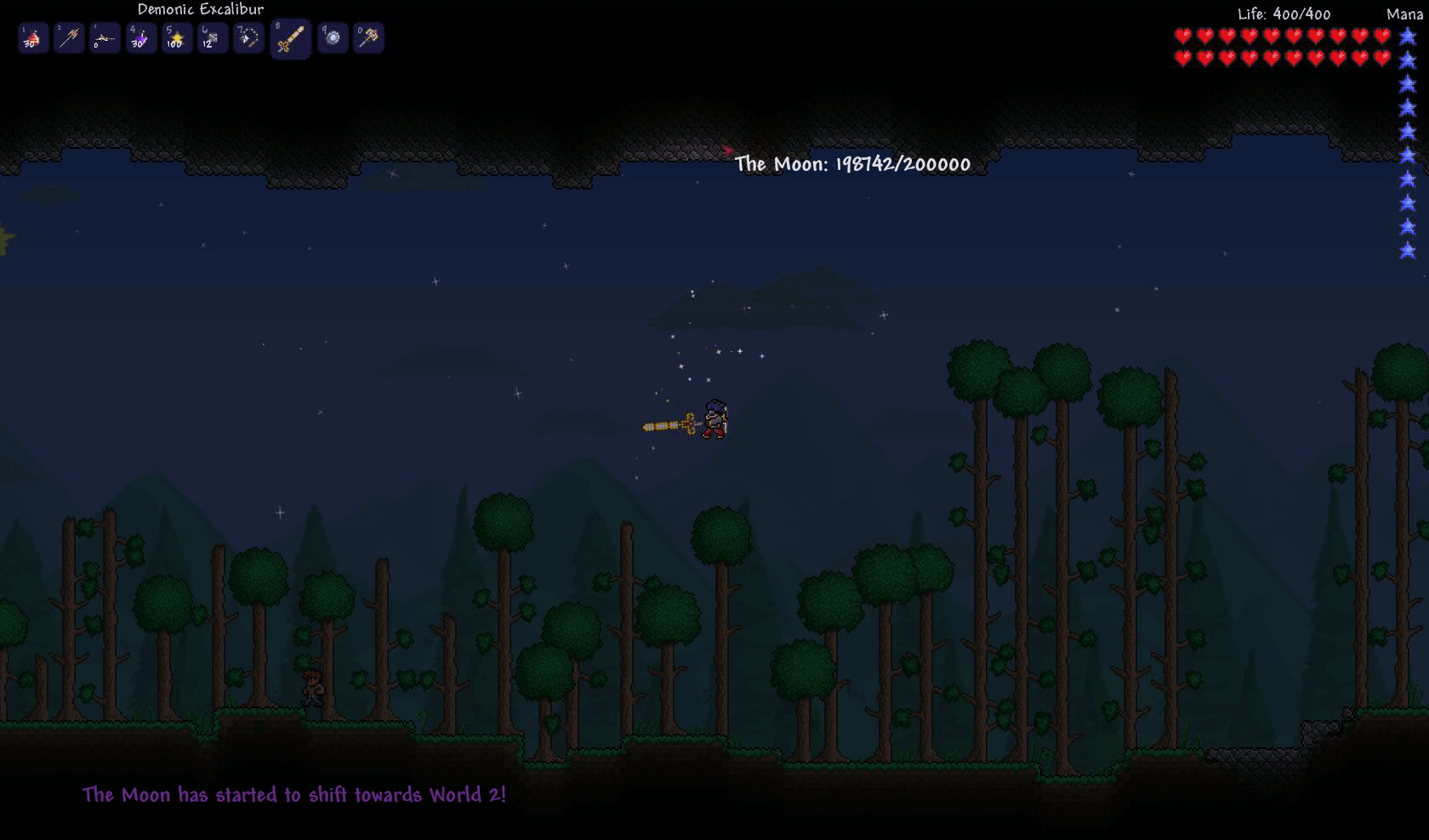Select the block stack of 12 in slot 6
This screenshot has width=1429, height=840.
click(x=212, y=37)
